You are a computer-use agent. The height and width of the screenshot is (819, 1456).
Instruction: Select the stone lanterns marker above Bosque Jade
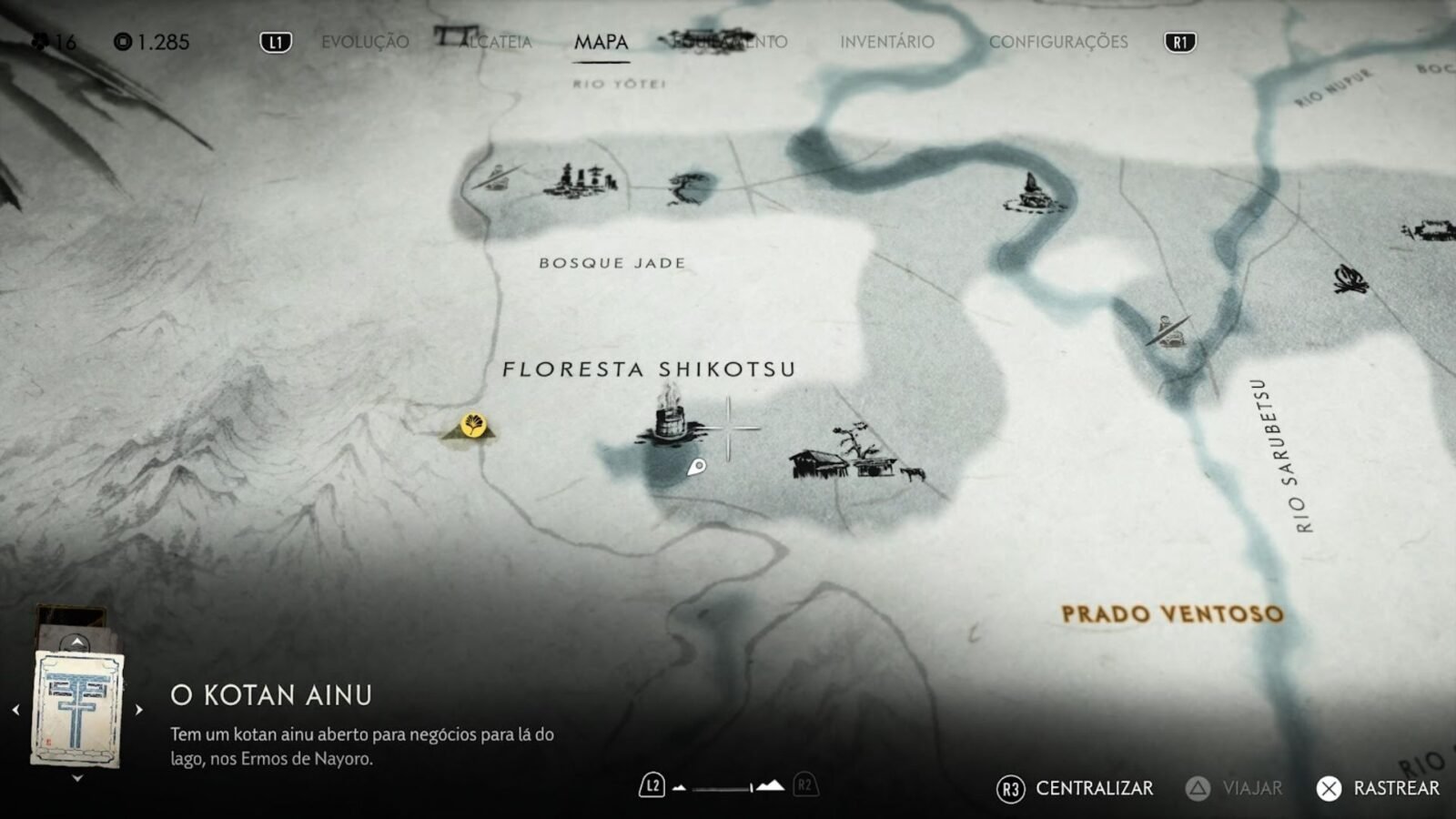coord(581,180)
